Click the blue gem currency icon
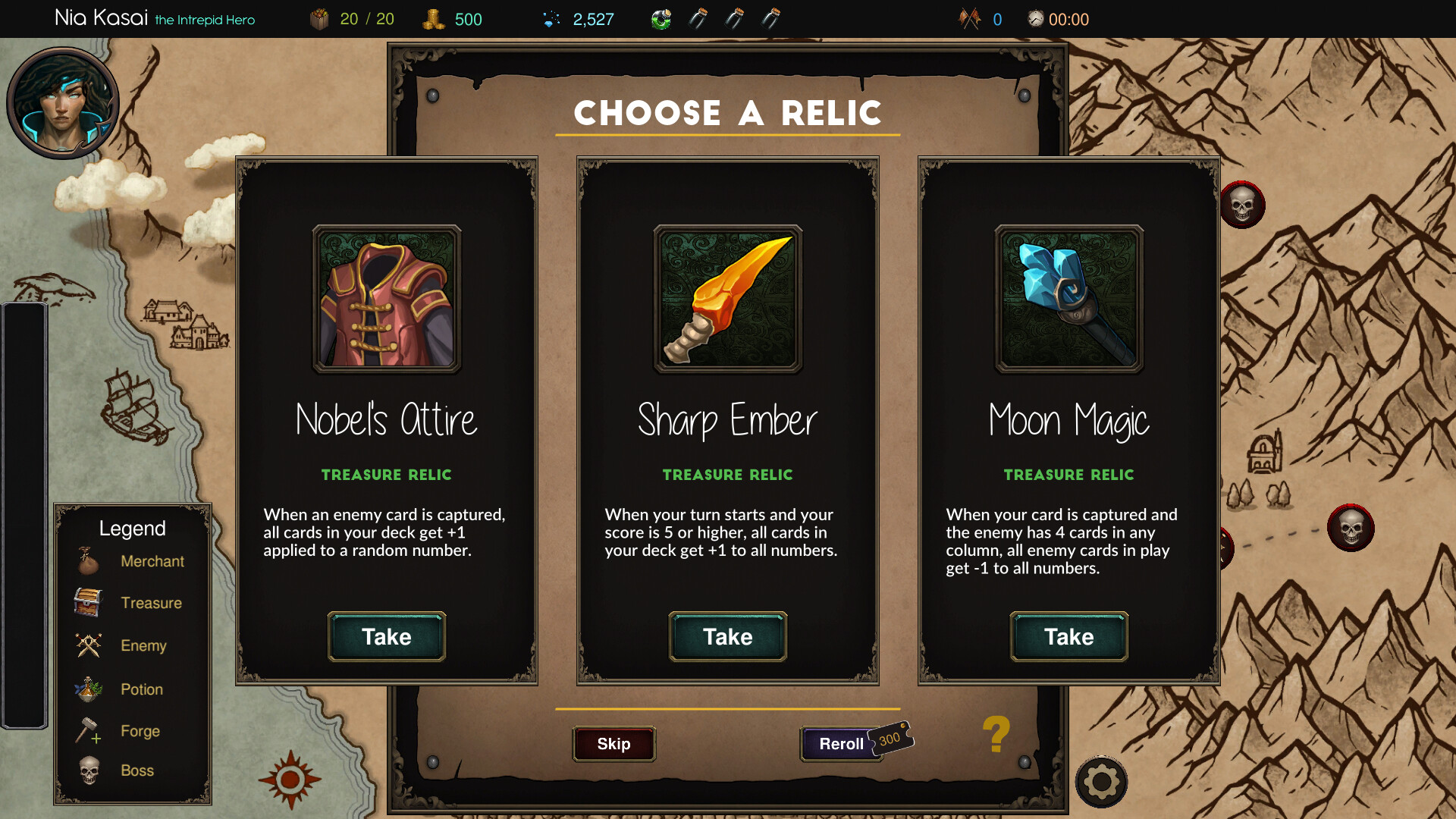Image resolution: width=1456 pixels, height=819 pixels. [549, 18]
